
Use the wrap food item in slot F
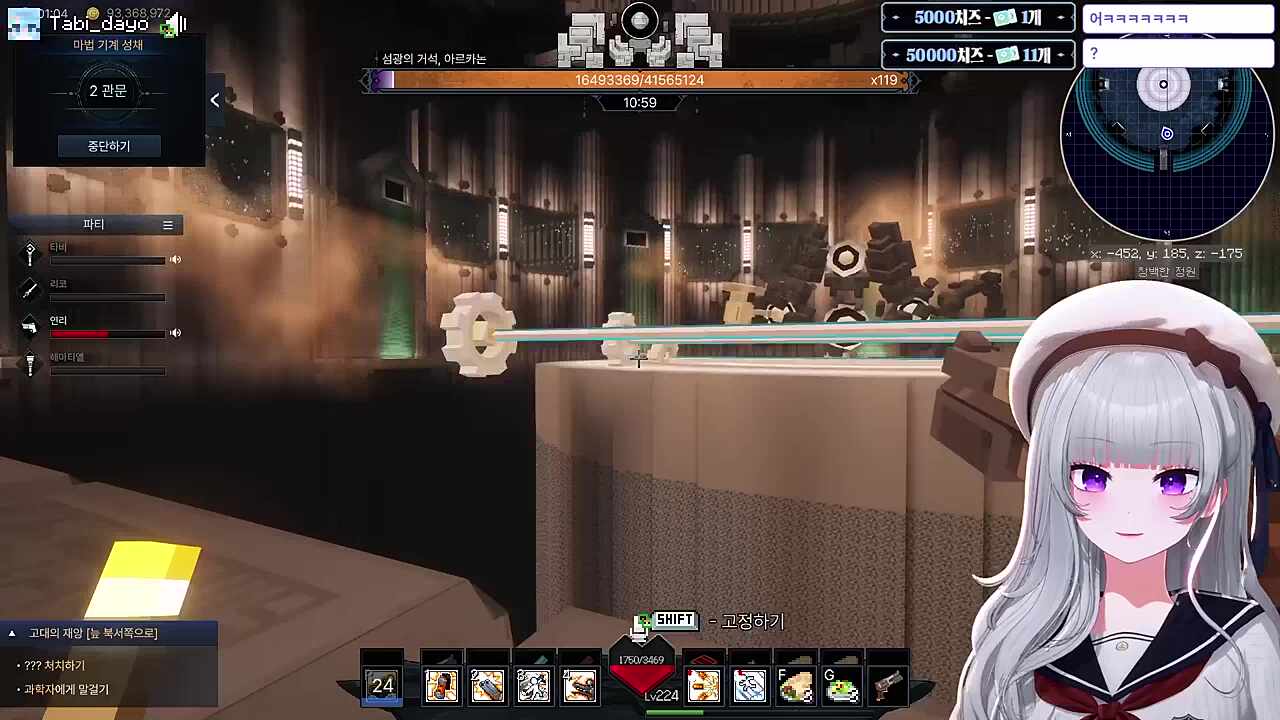[796, 686]
